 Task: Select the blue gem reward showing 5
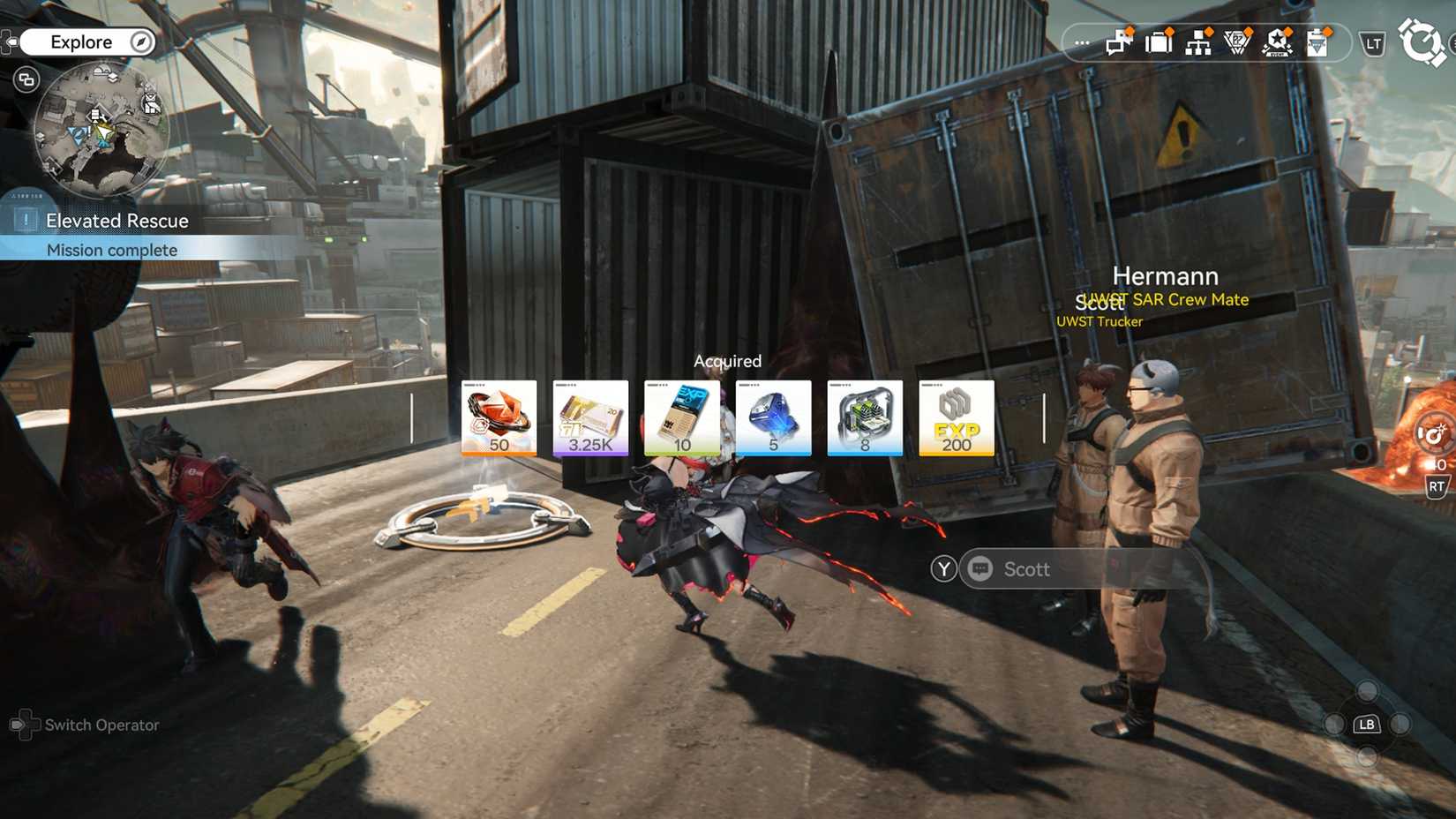774,417
